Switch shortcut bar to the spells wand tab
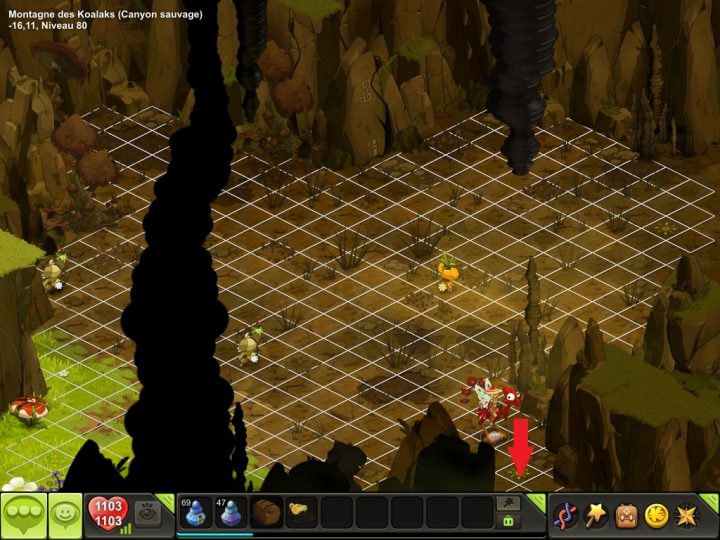The height and width of the screenshot is (540, 720). click(508, 504)
